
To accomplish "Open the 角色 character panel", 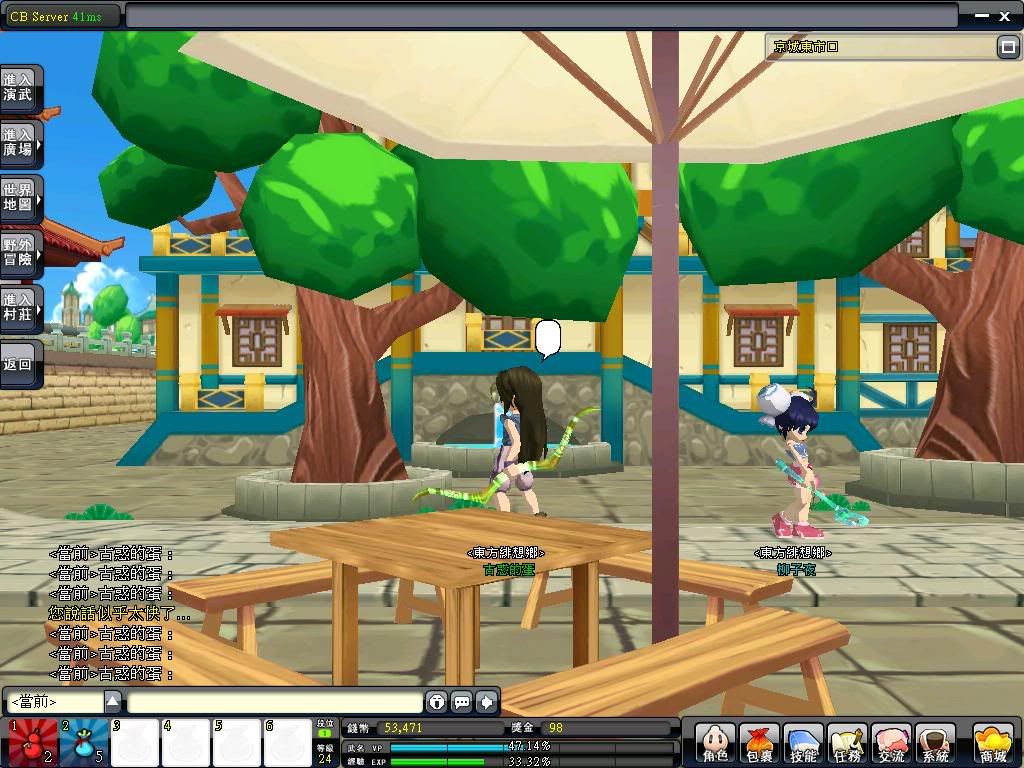I will point(714,744).
